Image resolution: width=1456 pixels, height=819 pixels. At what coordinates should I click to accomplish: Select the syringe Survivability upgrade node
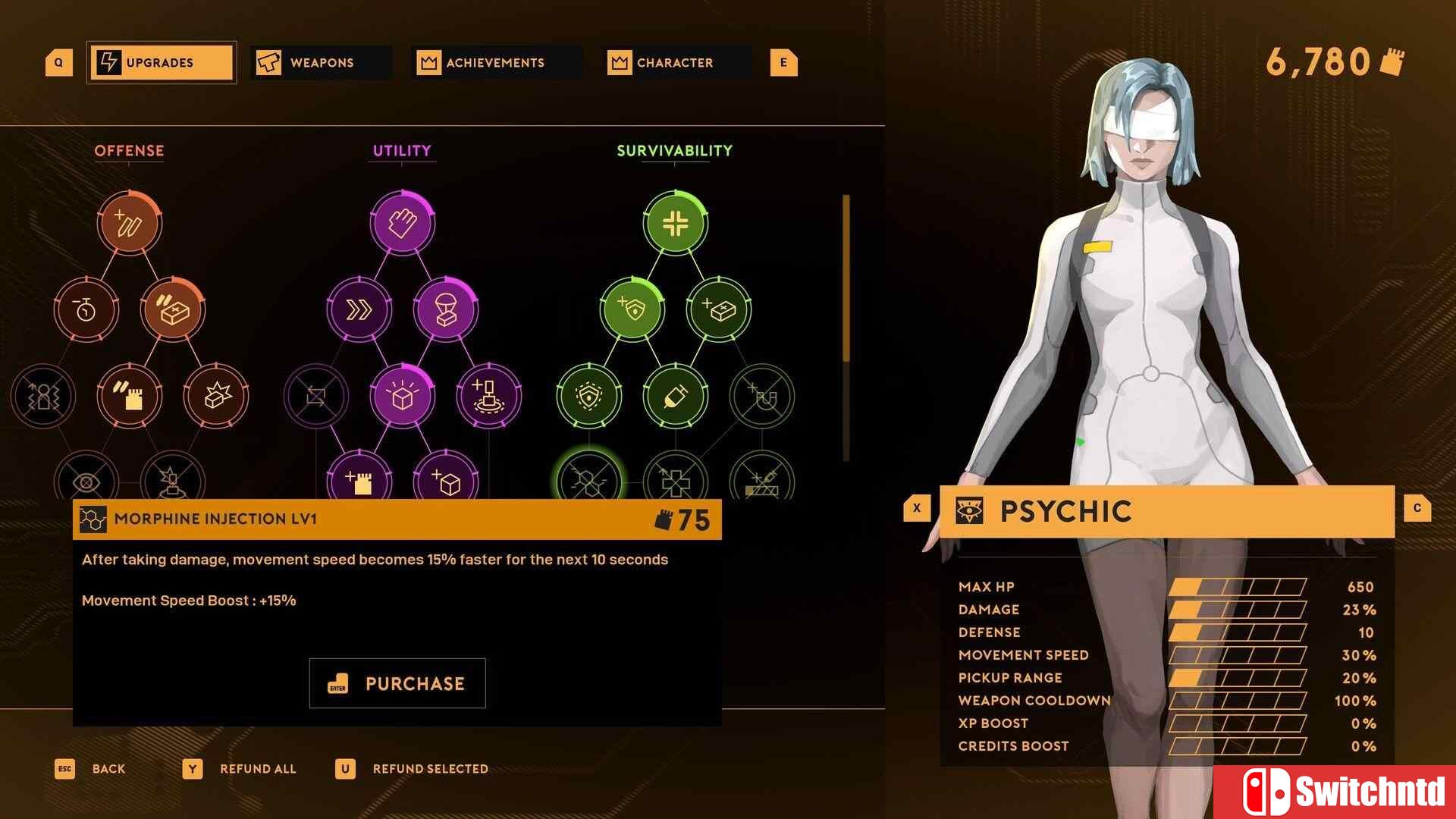tap(675, 396)
